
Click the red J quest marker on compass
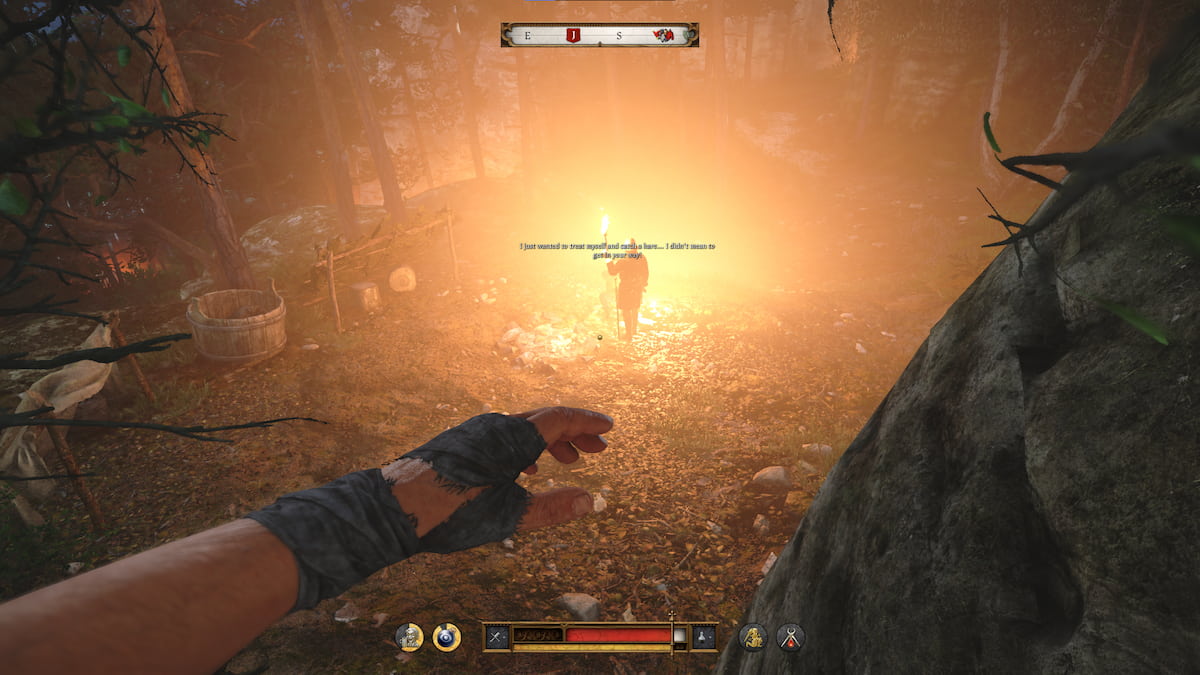point(573,35)
